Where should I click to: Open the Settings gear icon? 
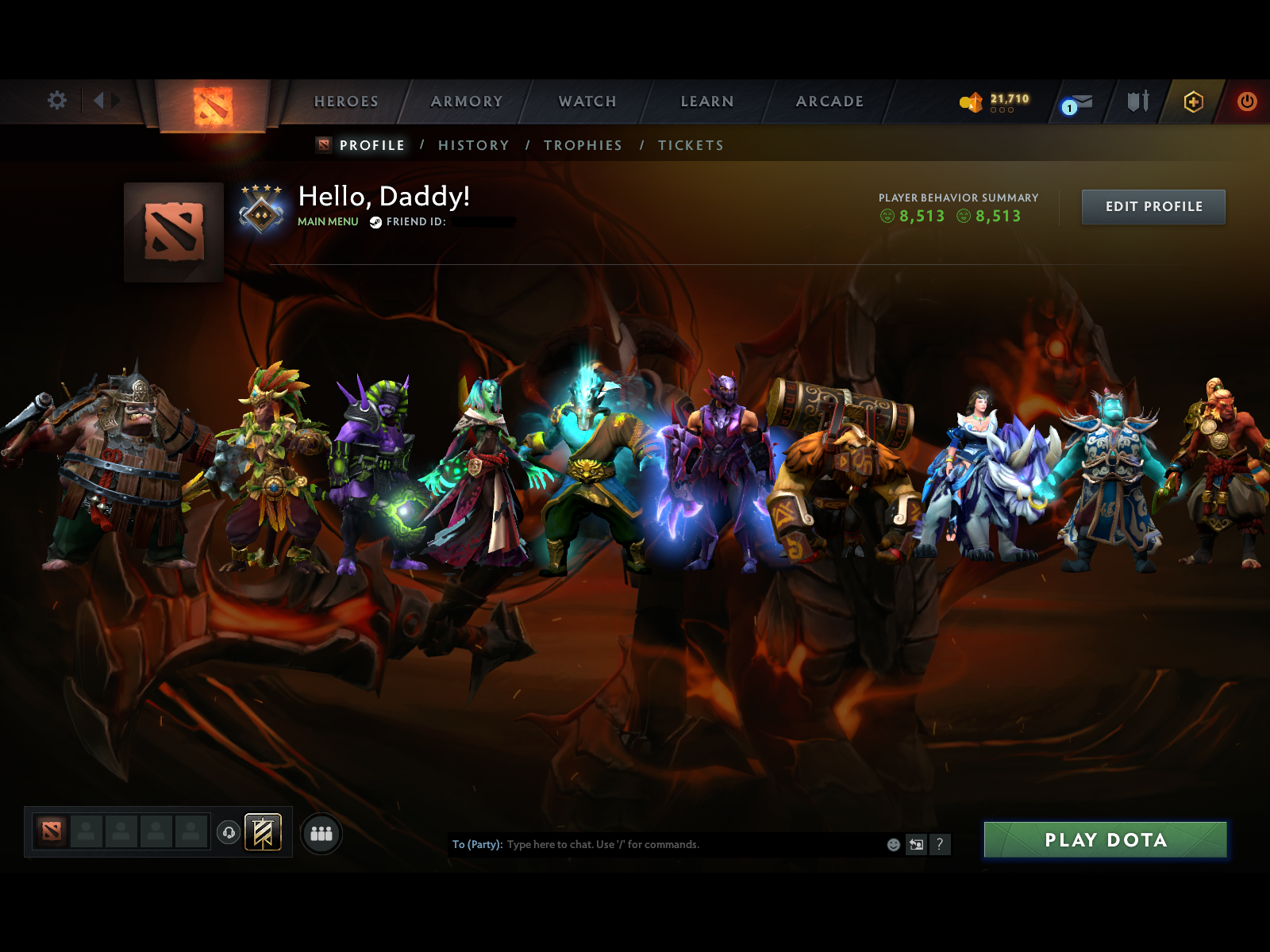[56, 101]
